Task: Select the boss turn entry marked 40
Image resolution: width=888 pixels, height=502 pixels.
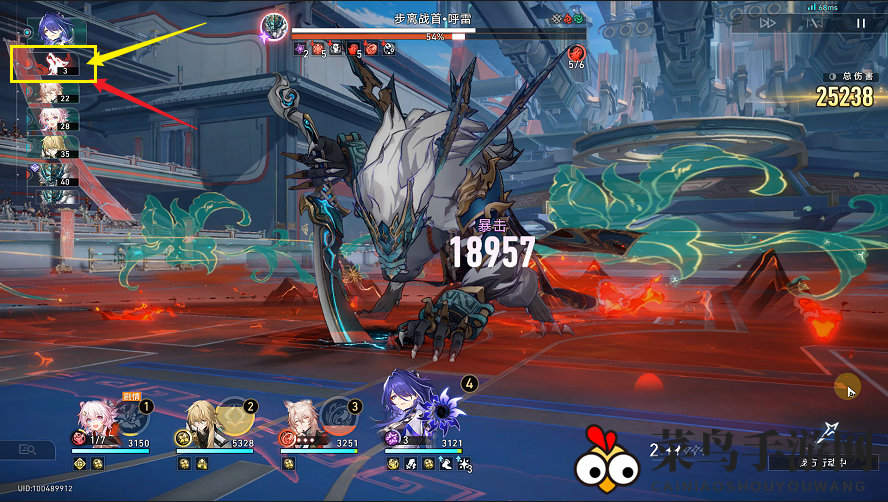Action: coord(50,176)
